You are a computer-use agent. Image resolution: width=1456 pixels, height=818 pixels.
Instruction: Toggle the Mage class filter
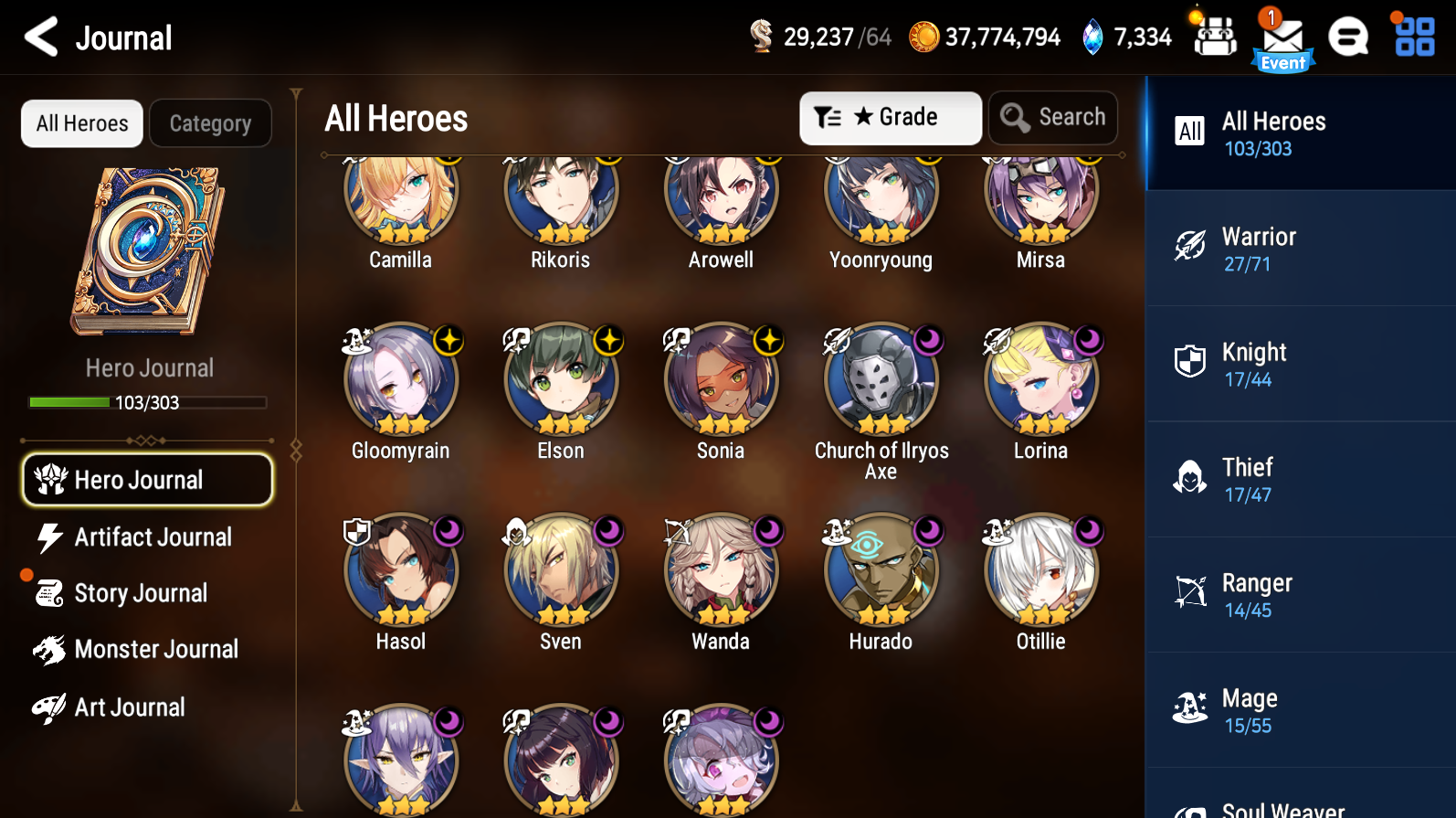point(1189,709)
